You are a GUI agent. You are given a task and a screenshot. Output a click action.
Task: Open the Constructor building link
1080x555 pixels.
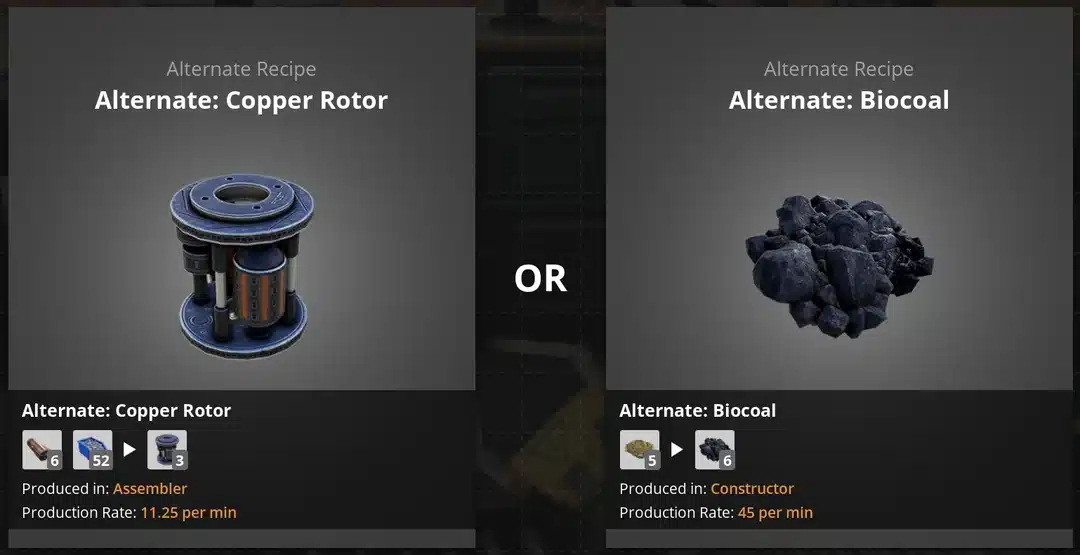tap(752, 489)
